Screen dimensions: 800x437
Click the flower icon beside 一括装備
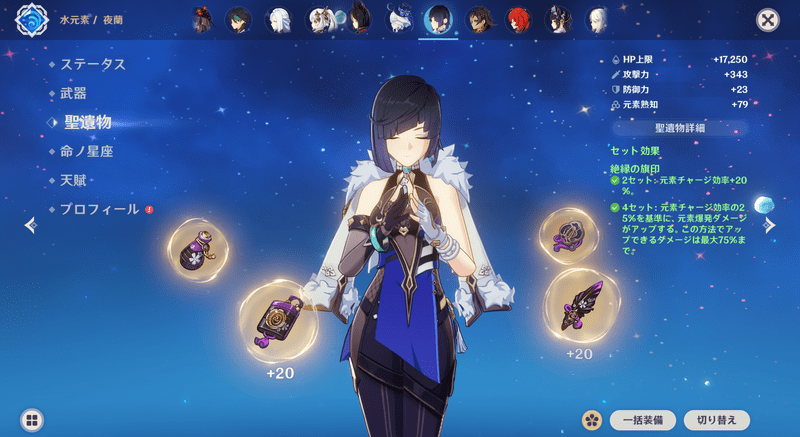(x=592, y=420)
